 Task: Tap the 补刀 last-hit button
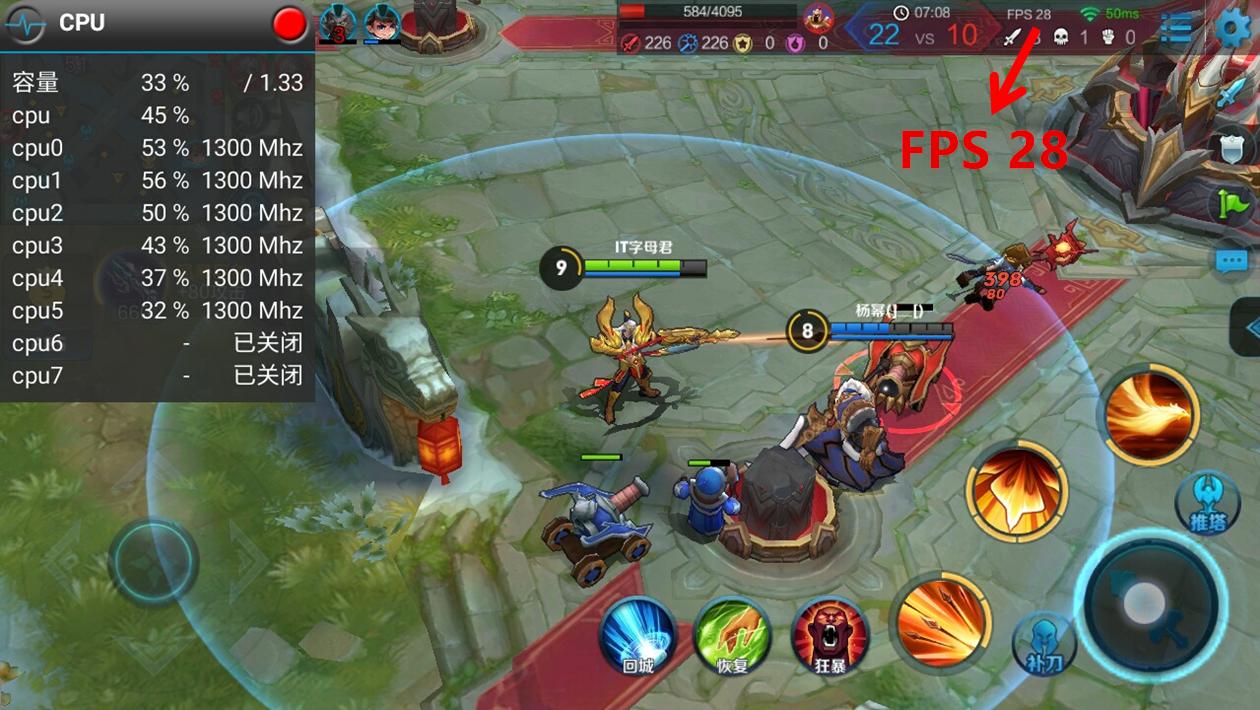tap(1045, 642)
